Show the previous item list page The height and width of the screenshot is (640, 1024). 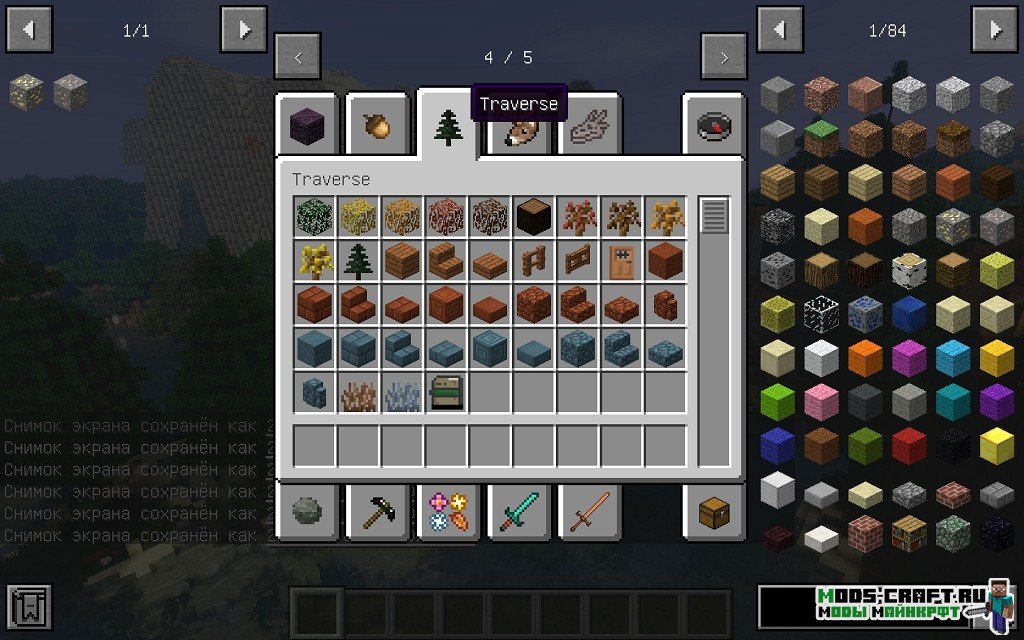[781, 30]
